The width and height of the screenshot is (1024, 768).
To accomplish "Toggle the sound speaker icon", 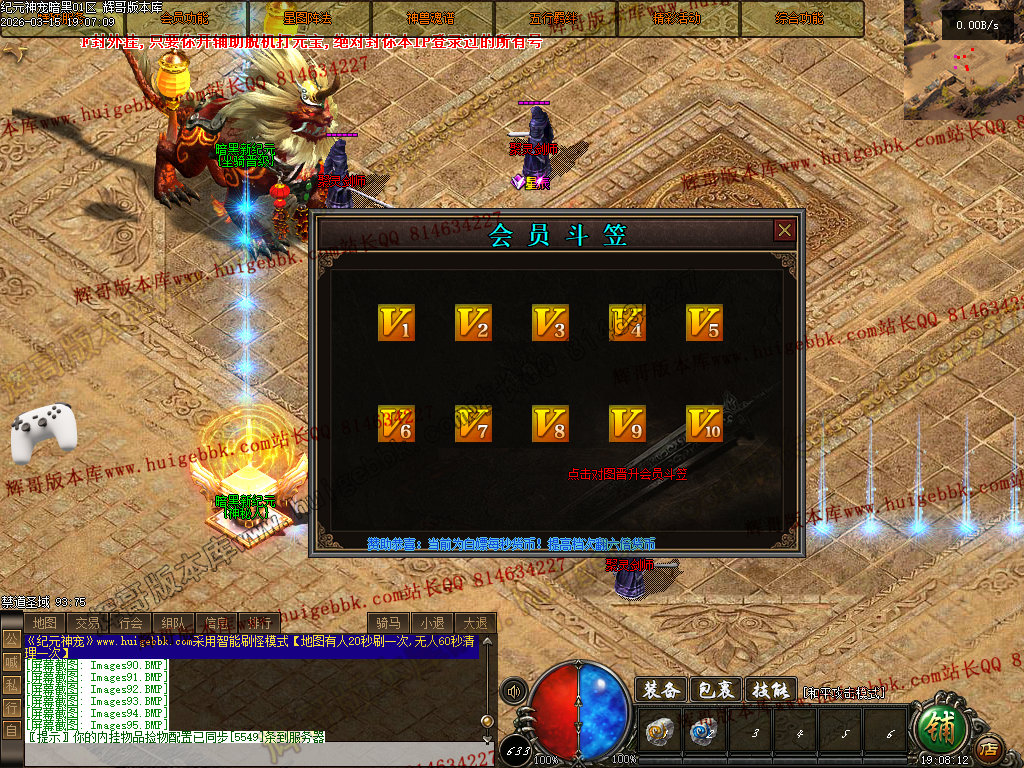I will [514, 690].
